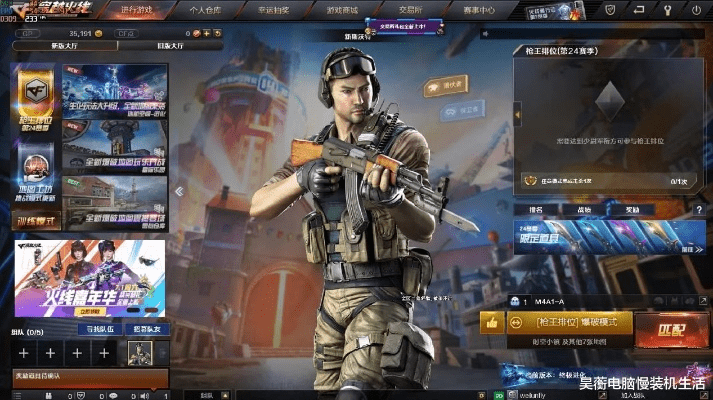Select the 赛事中心 tab

(478, 11)
